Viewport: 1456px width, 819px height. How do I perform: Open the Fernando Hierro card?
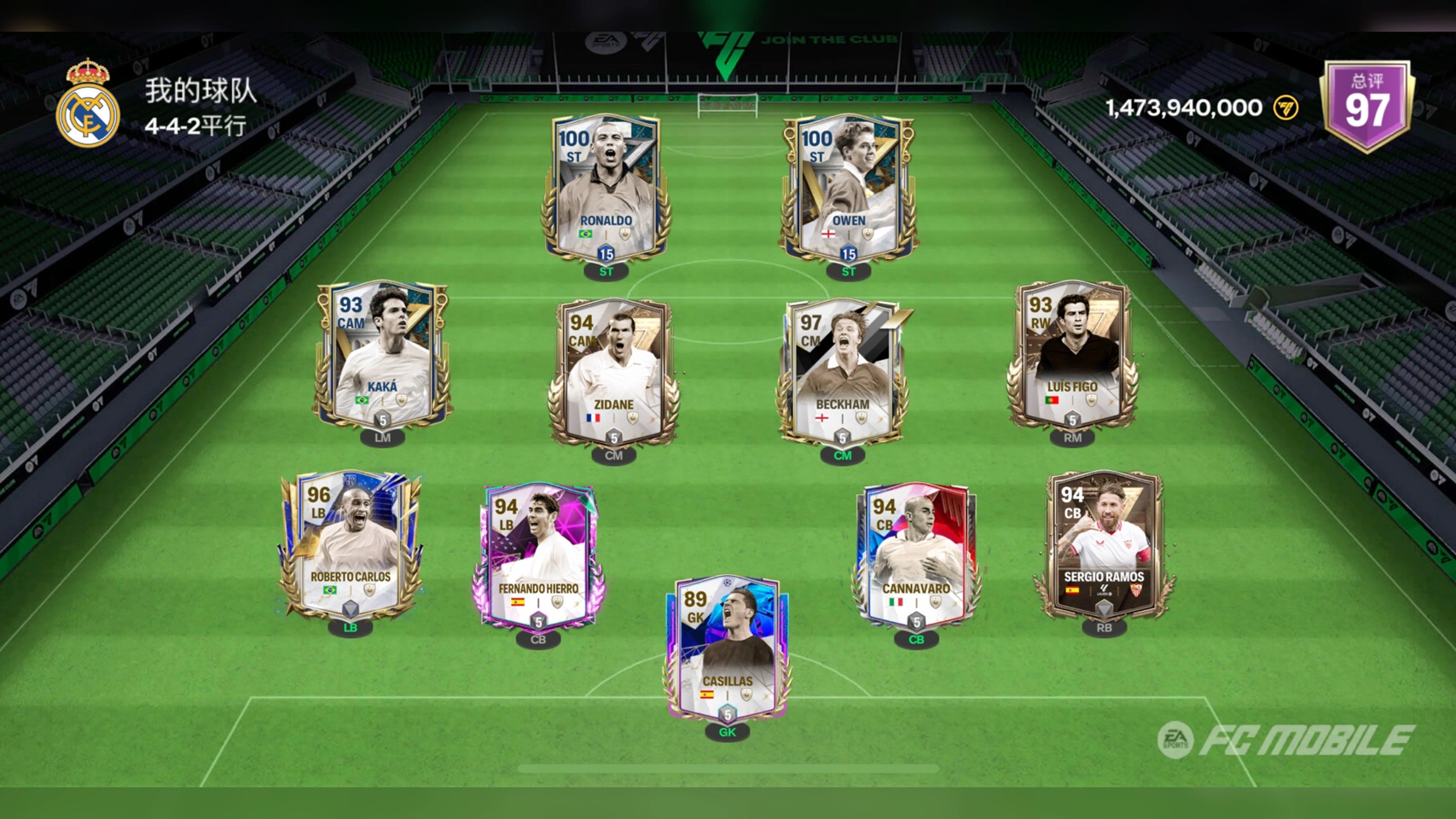(x=538, y=556)
